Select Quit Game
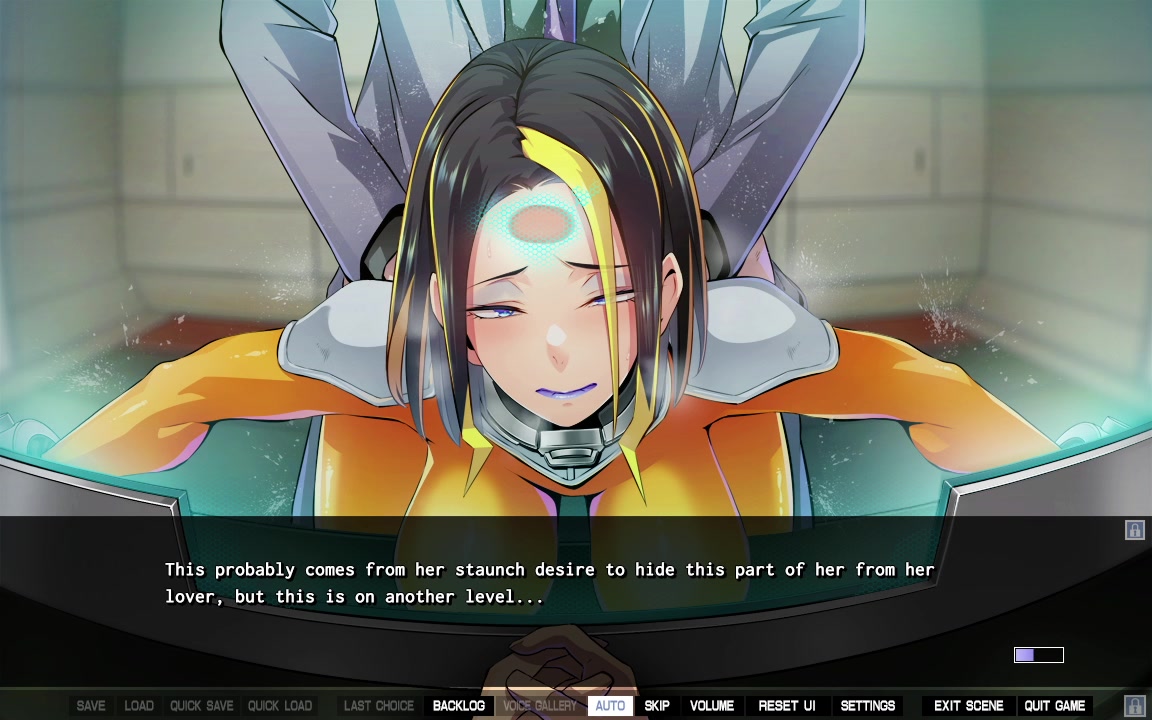Viewport: 1152px width, 720px height. [x=1054, y=706]
